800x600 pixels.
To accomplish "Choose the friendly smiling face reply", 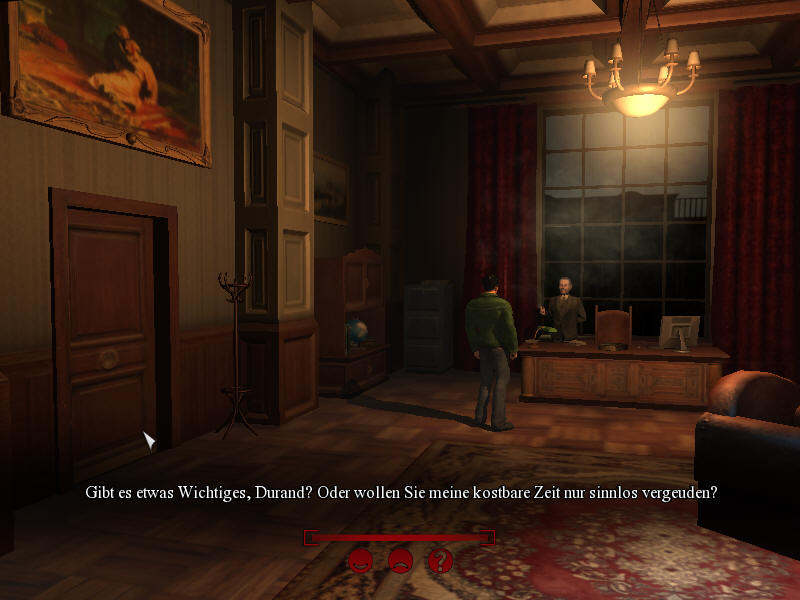I will point(360,561).
